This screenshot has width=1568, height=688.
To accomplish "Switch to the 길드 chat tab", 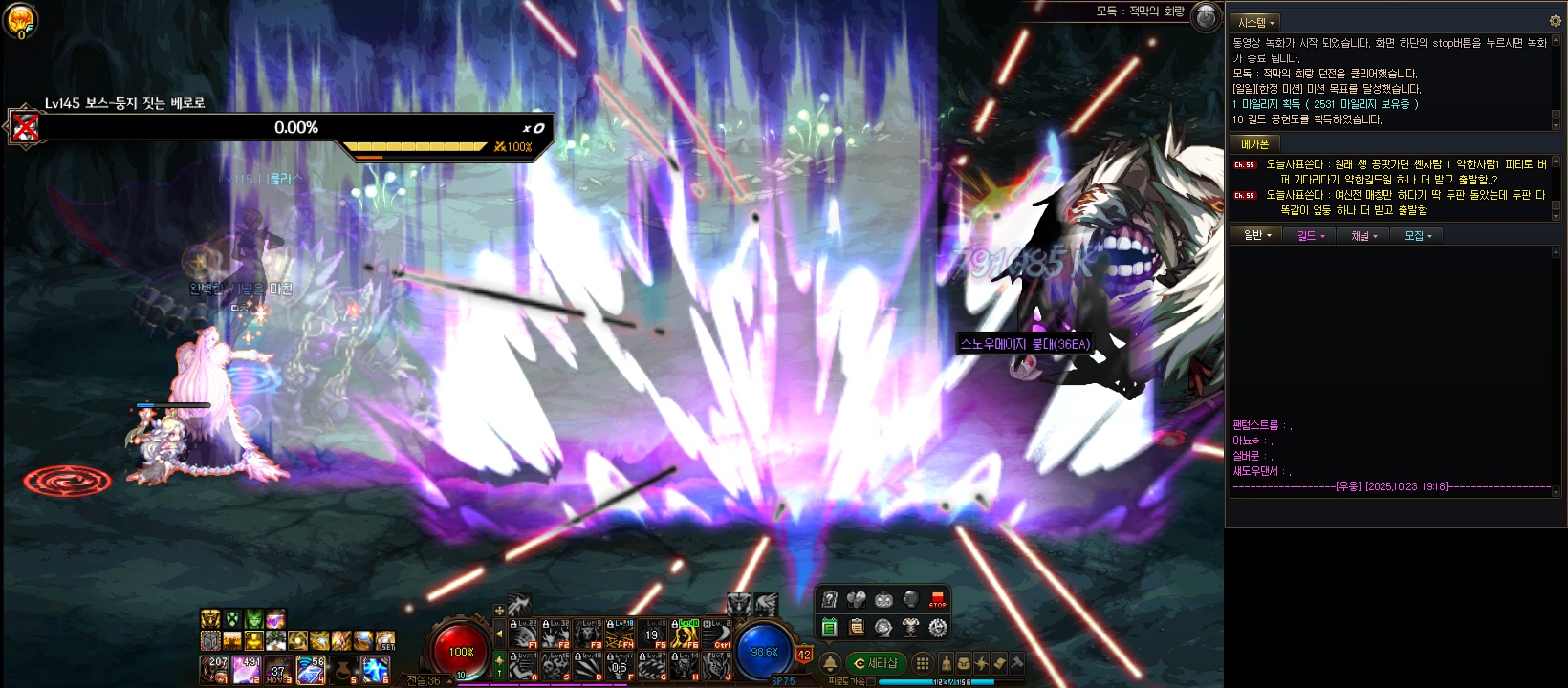I will coord(1310,235).
